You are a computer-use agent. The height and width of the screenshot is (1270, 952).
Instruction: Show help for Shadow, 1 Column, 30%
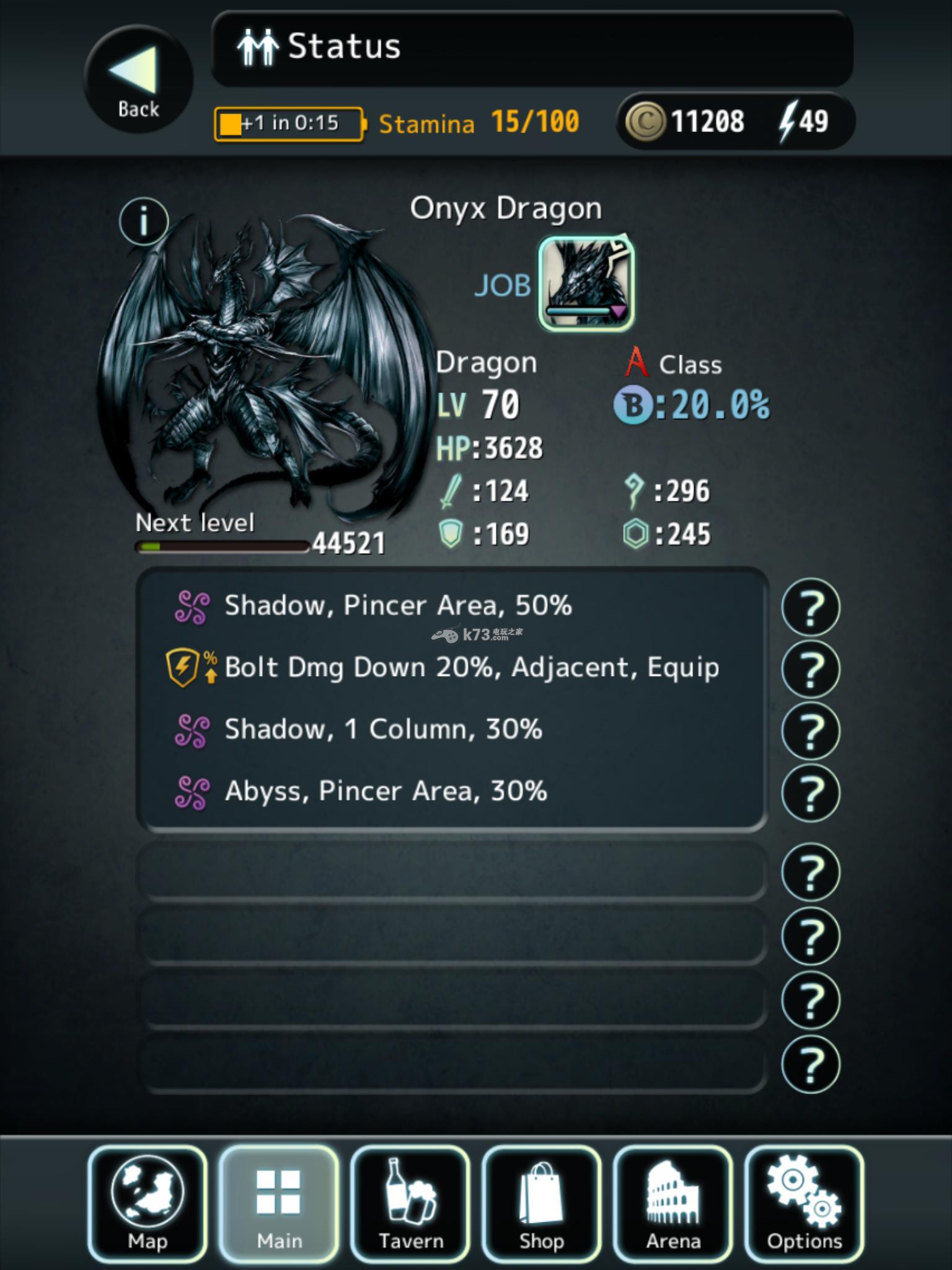(810, 730)
